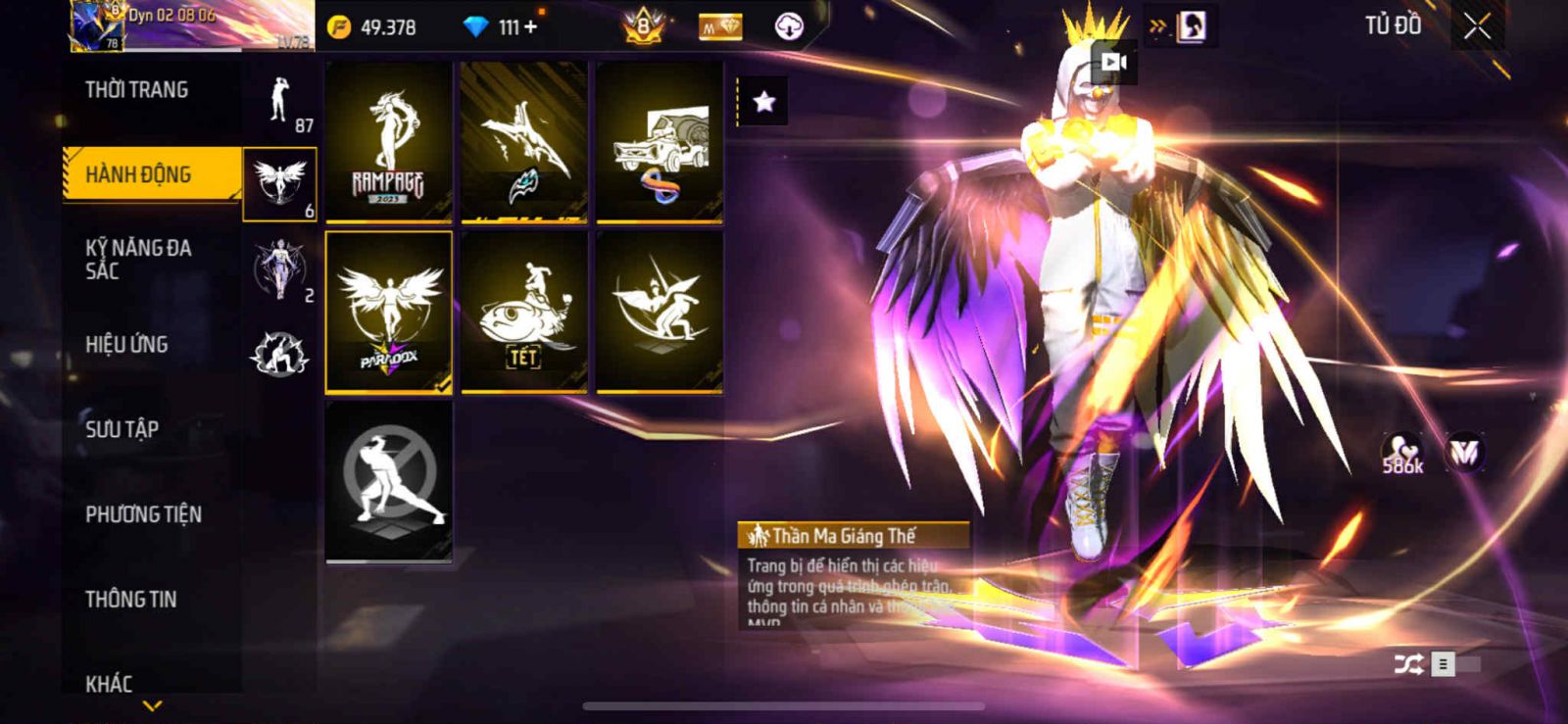Click the shuffle arrows icon

1408,664
